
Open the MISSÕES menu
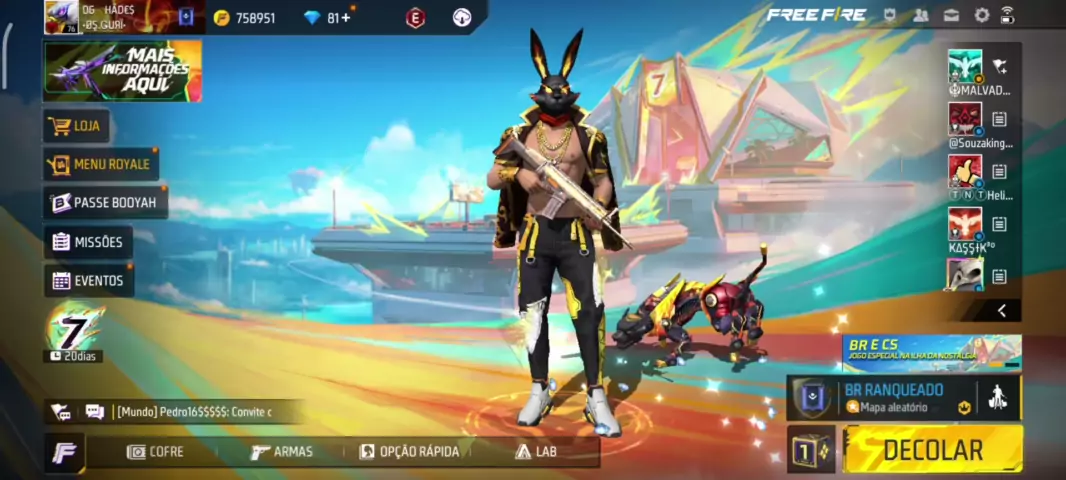[88, 242]
